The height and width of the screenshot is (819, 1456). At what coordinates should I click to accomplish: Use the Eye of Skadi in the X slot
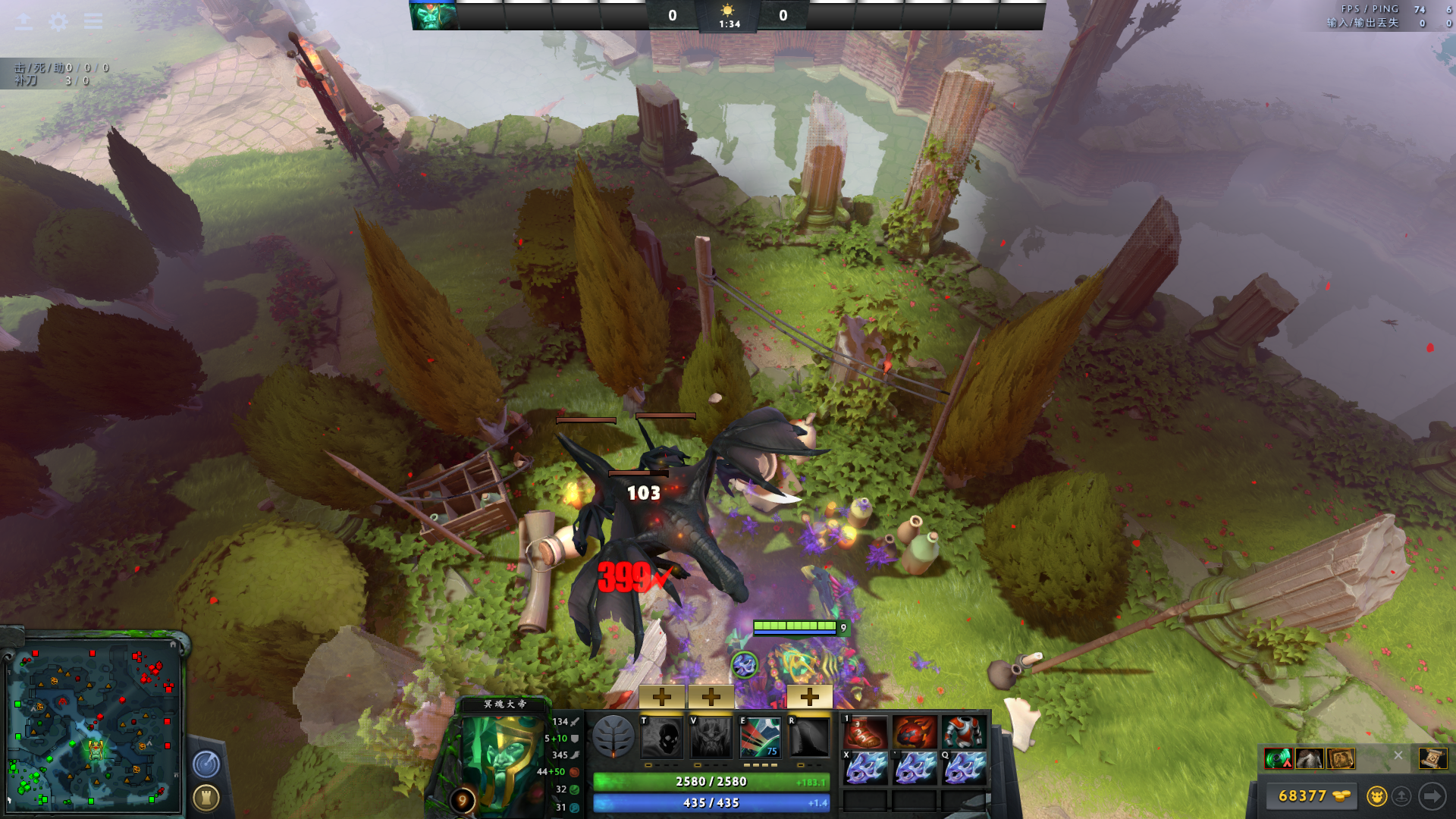point(865,767)
